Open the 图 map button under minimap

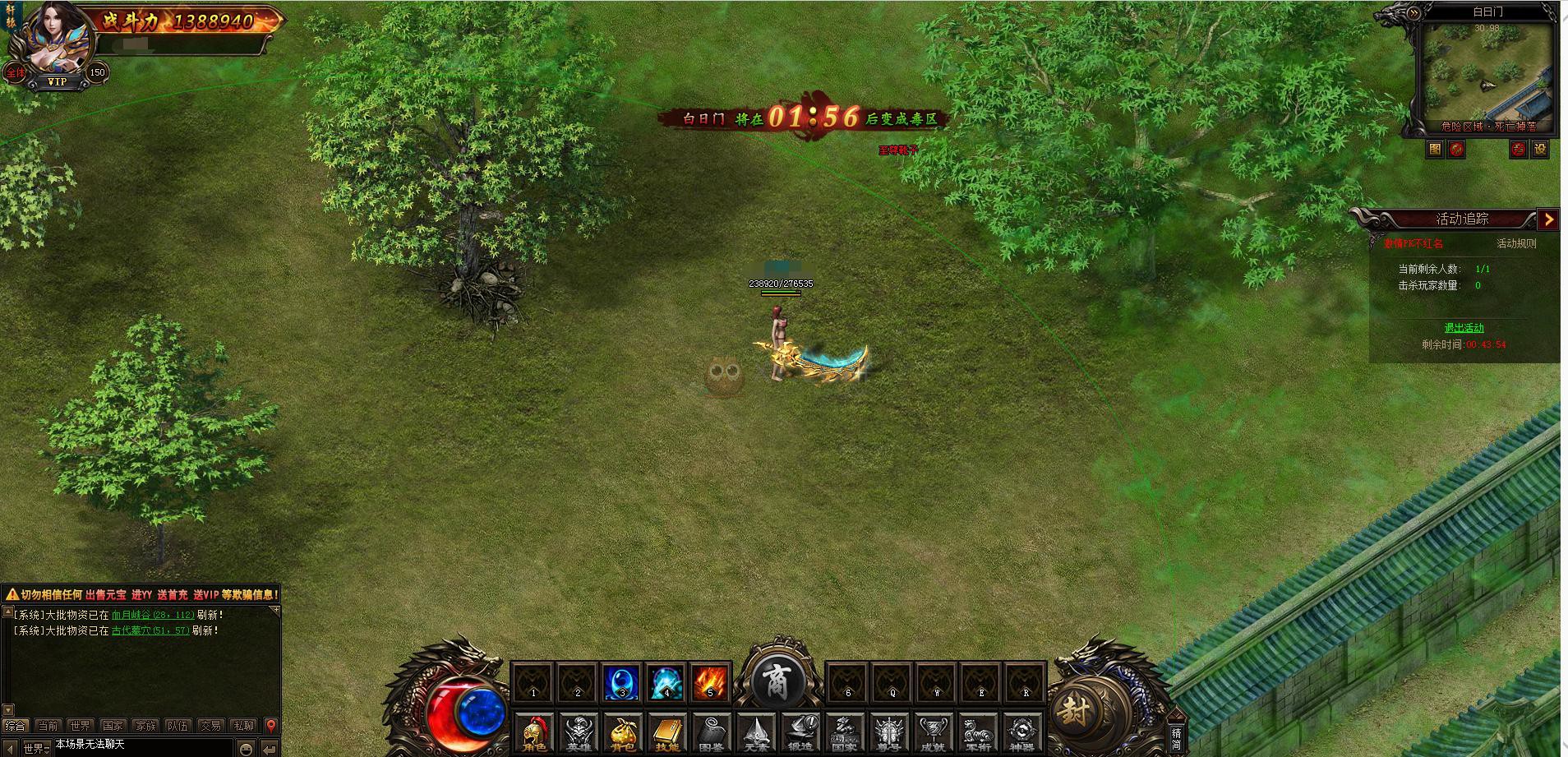coord(1435,149)
